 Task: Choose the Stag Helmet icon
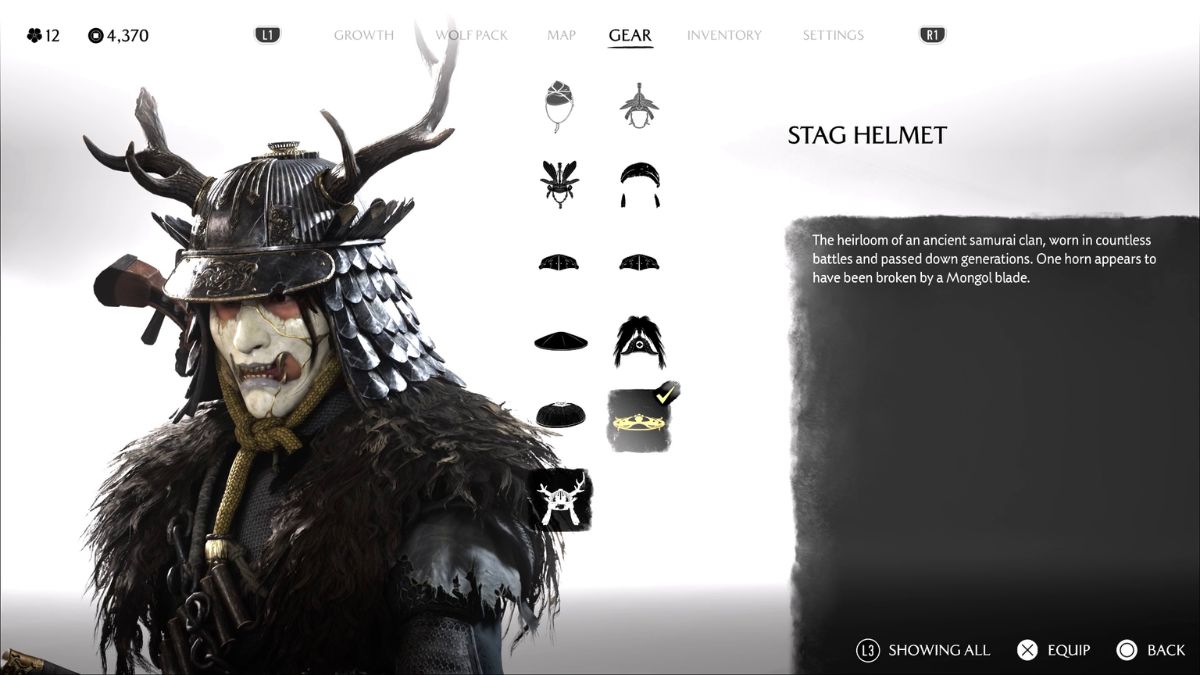click(x=560, y=499)
